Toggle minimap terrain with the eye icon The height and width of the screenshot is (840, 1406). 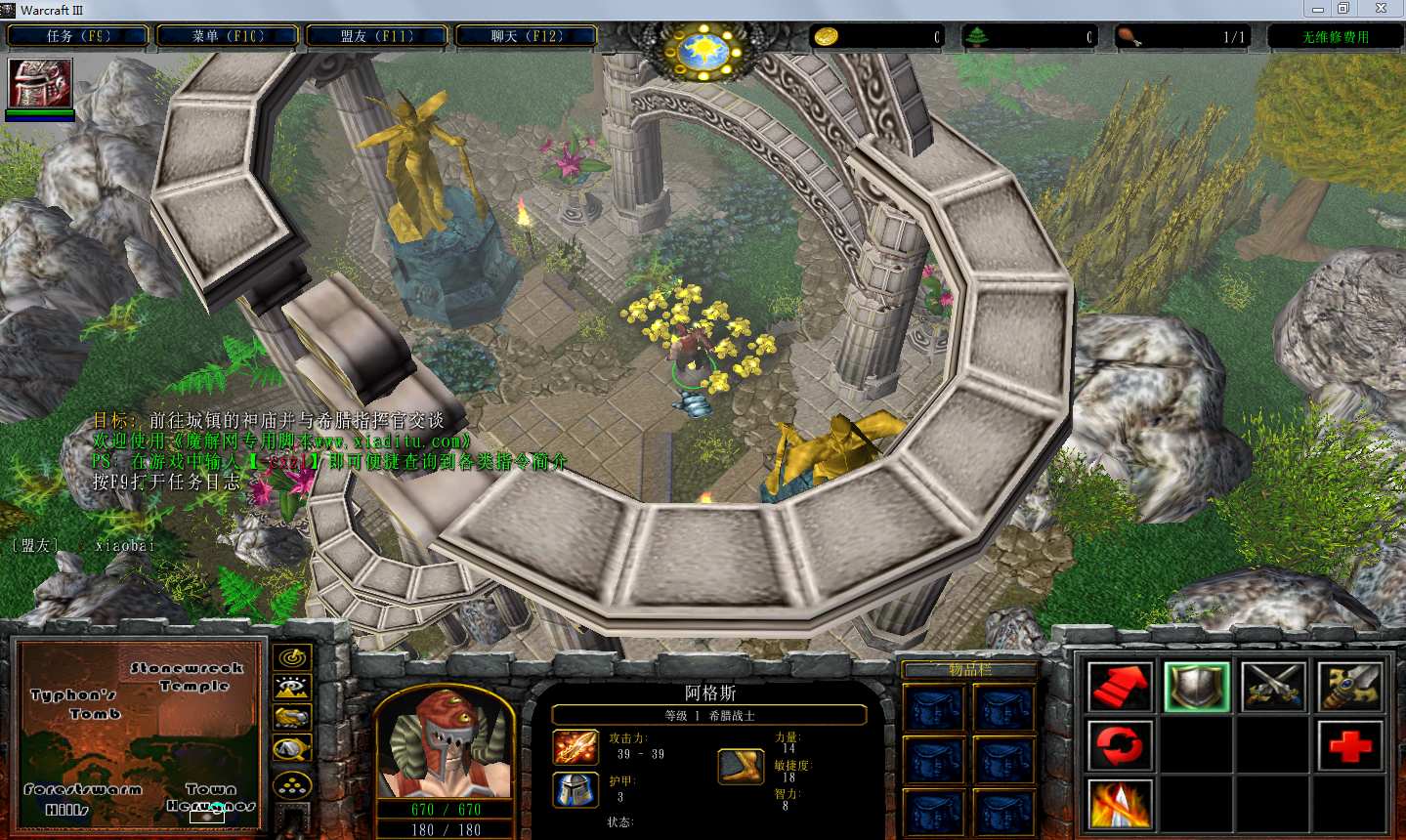pyautogui.click(x=292, y=688)
